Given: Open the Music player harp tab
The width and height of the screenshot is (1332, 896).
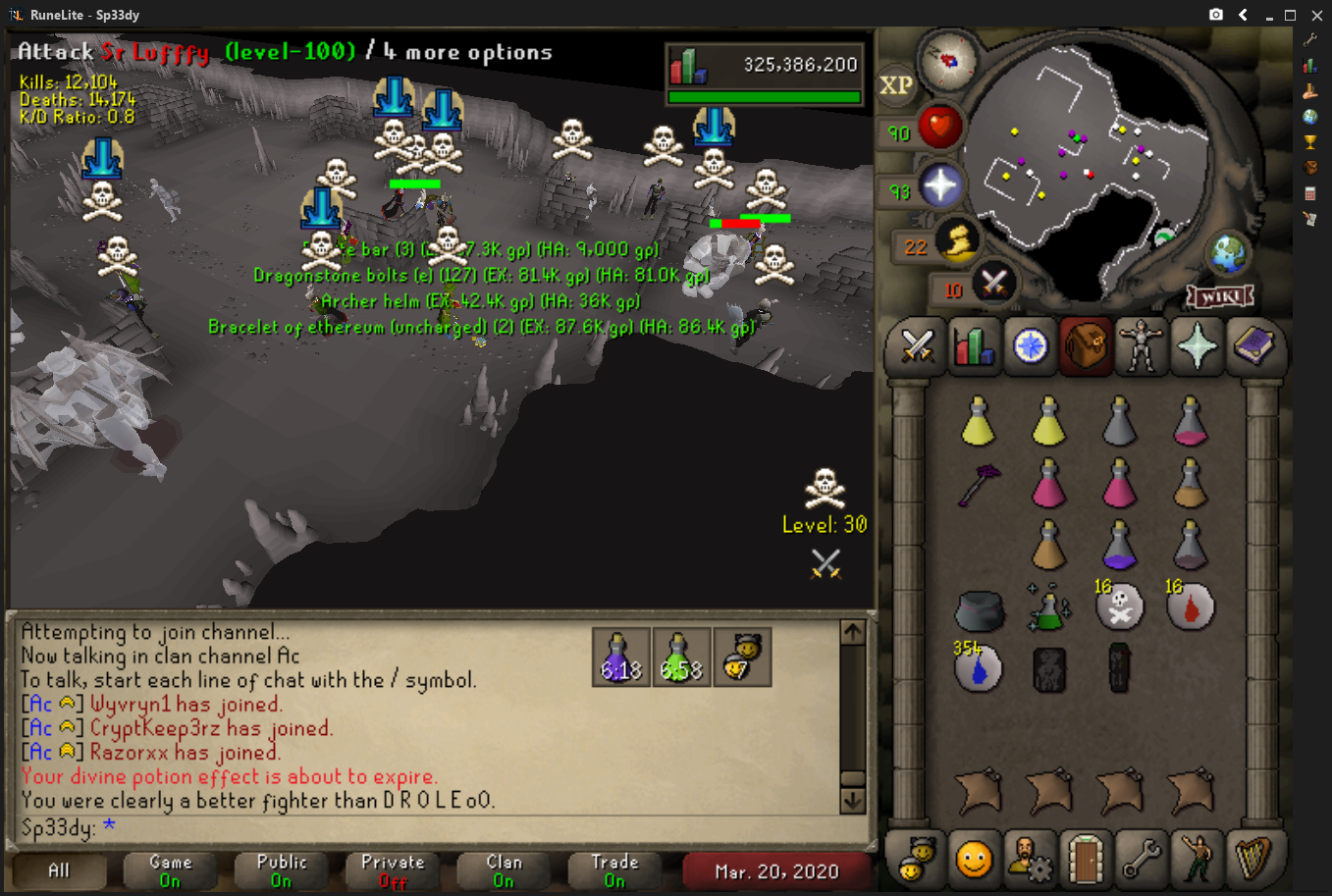Looking at the screenshot, I should point(1252,860).
